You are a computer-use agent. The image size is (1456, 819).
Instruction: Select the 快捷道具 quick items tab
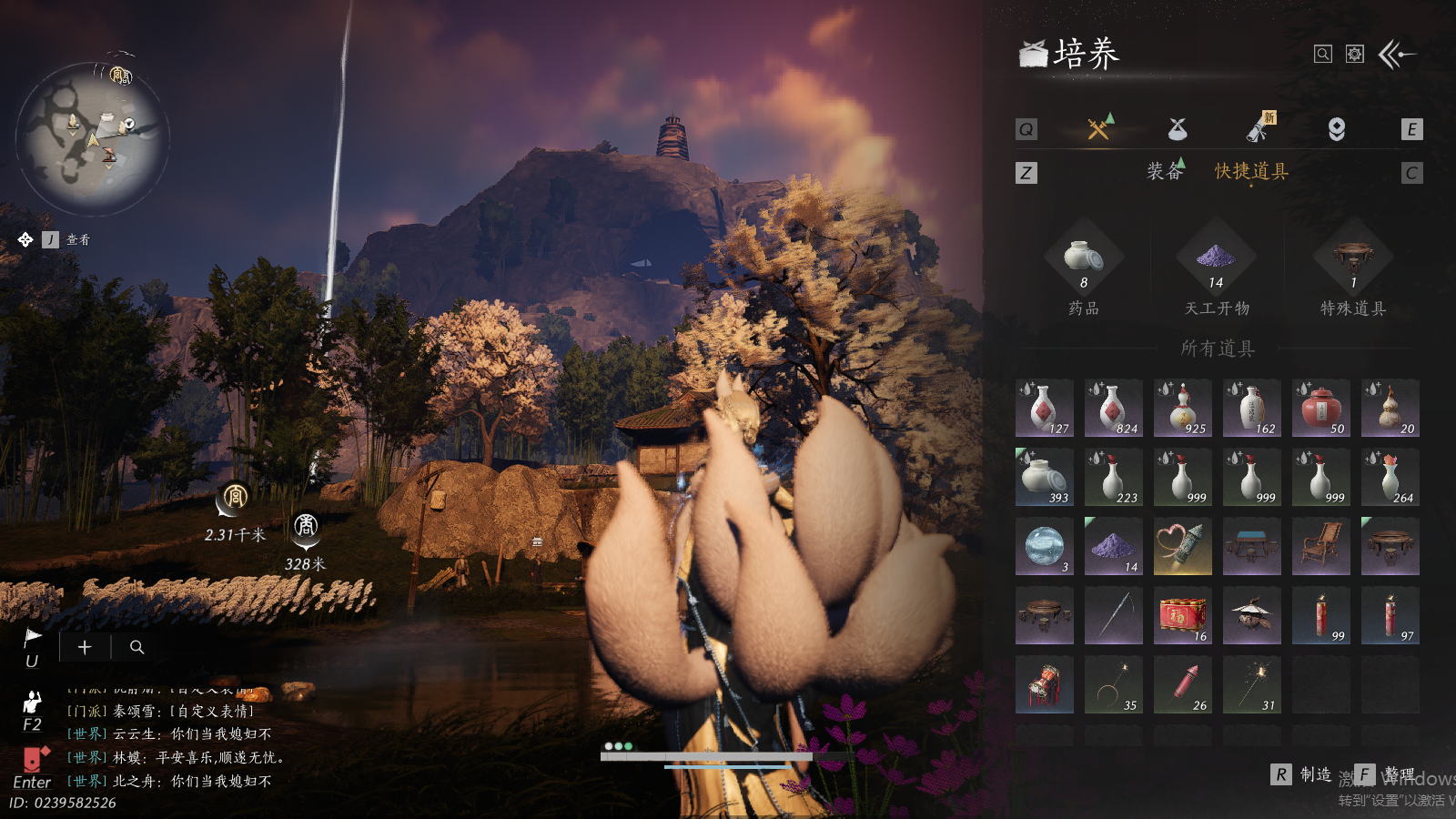click(1251, 171)
